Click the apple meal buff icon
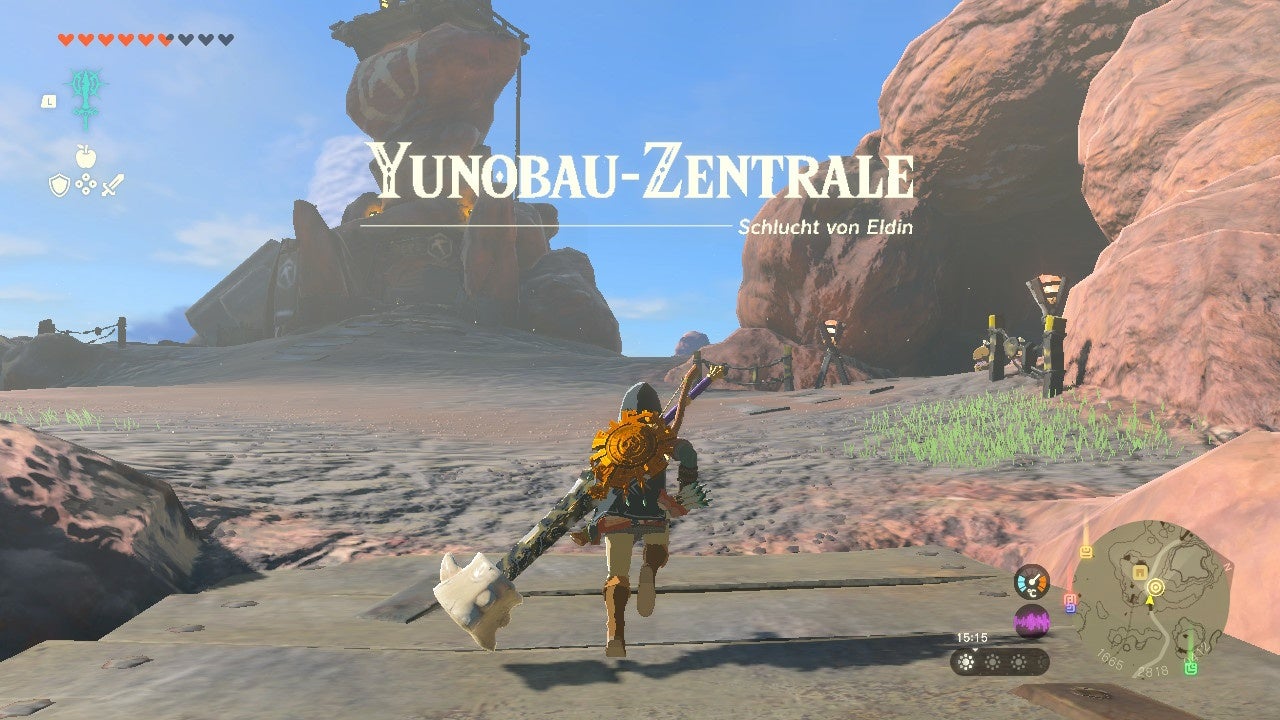This screenshot has width=1280, height=720. coord(86,156)
